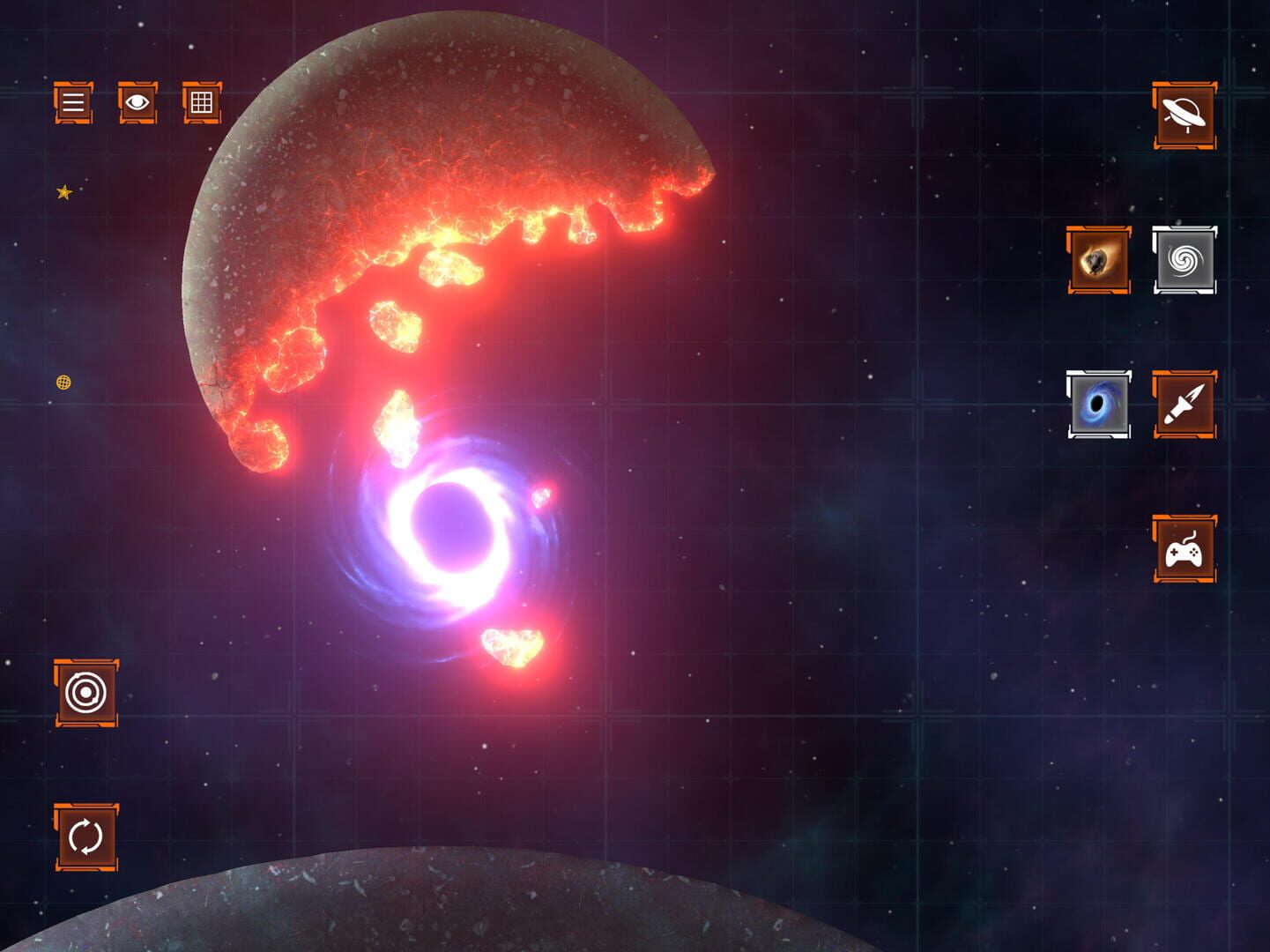Open the weapon selection panel via UFO button
Image resolution: width=1270 pixels, height=952 pixels.
[x=1185, y=115]
